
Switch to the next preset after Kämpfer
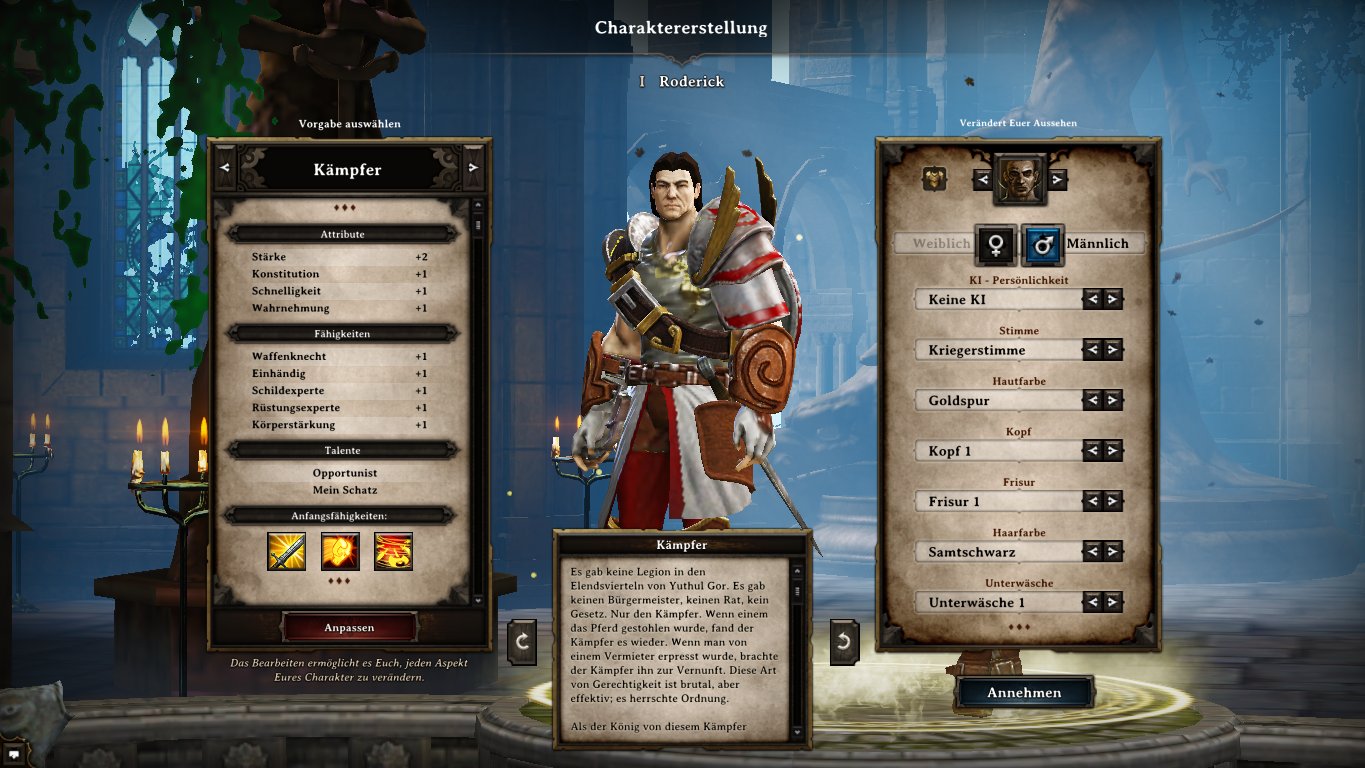point(473,168)
